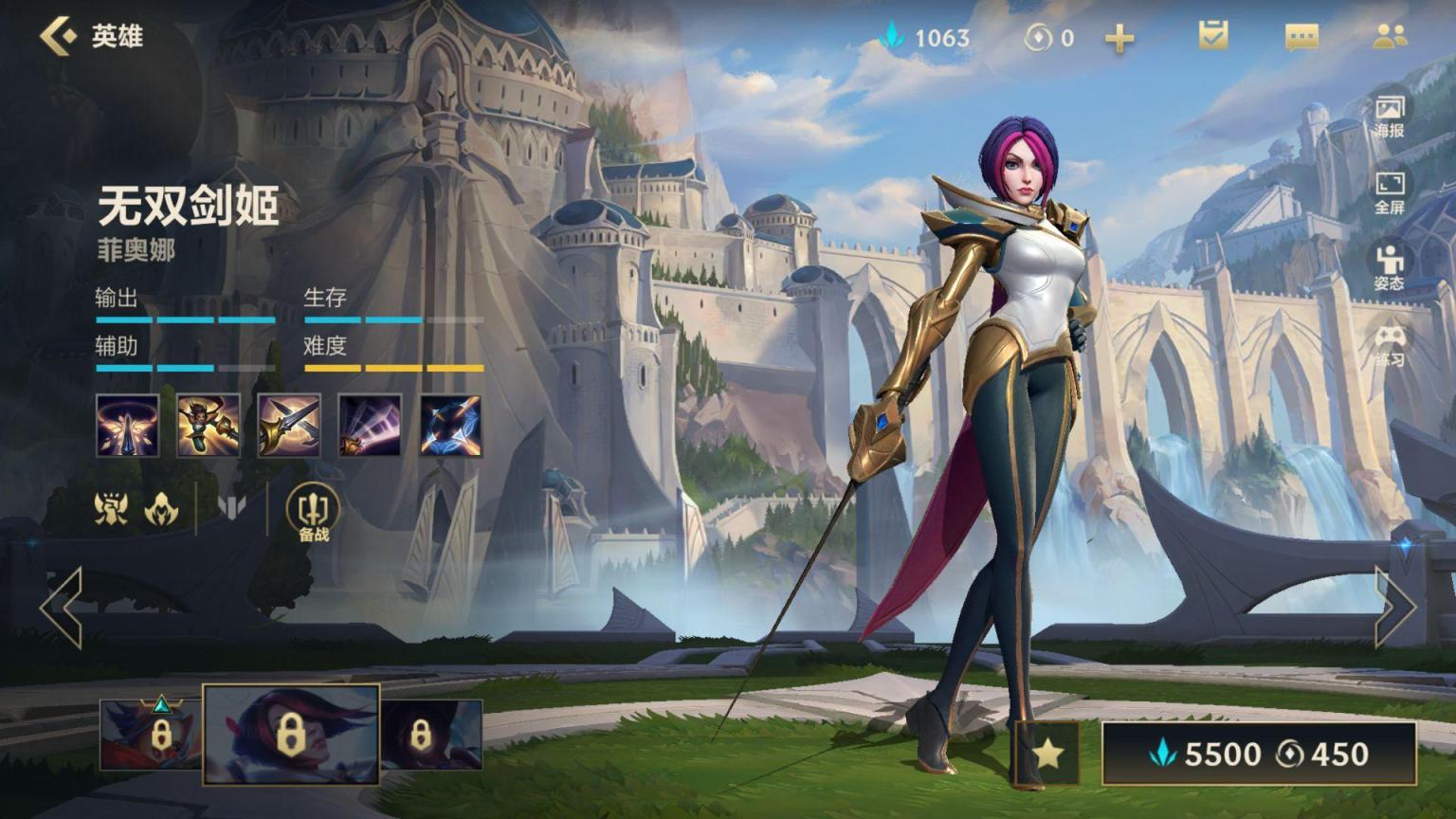Buy the champion for 5500 or 450

pyautogui.click(x=1259, y=754)
